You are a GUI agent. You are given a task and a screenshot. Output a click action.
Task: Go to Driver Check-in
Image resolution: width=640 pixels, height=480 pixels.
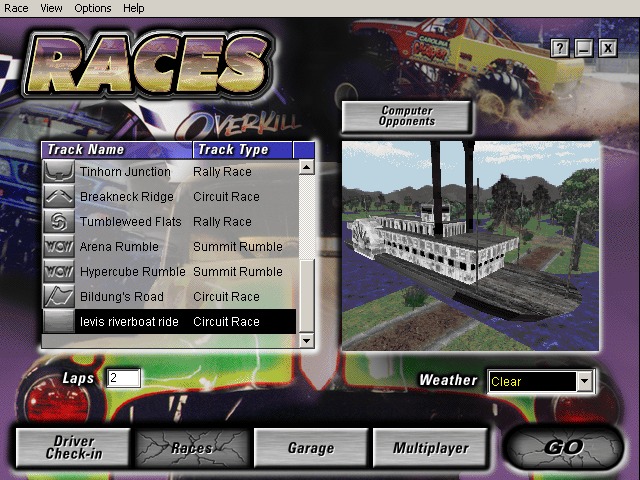74,448
